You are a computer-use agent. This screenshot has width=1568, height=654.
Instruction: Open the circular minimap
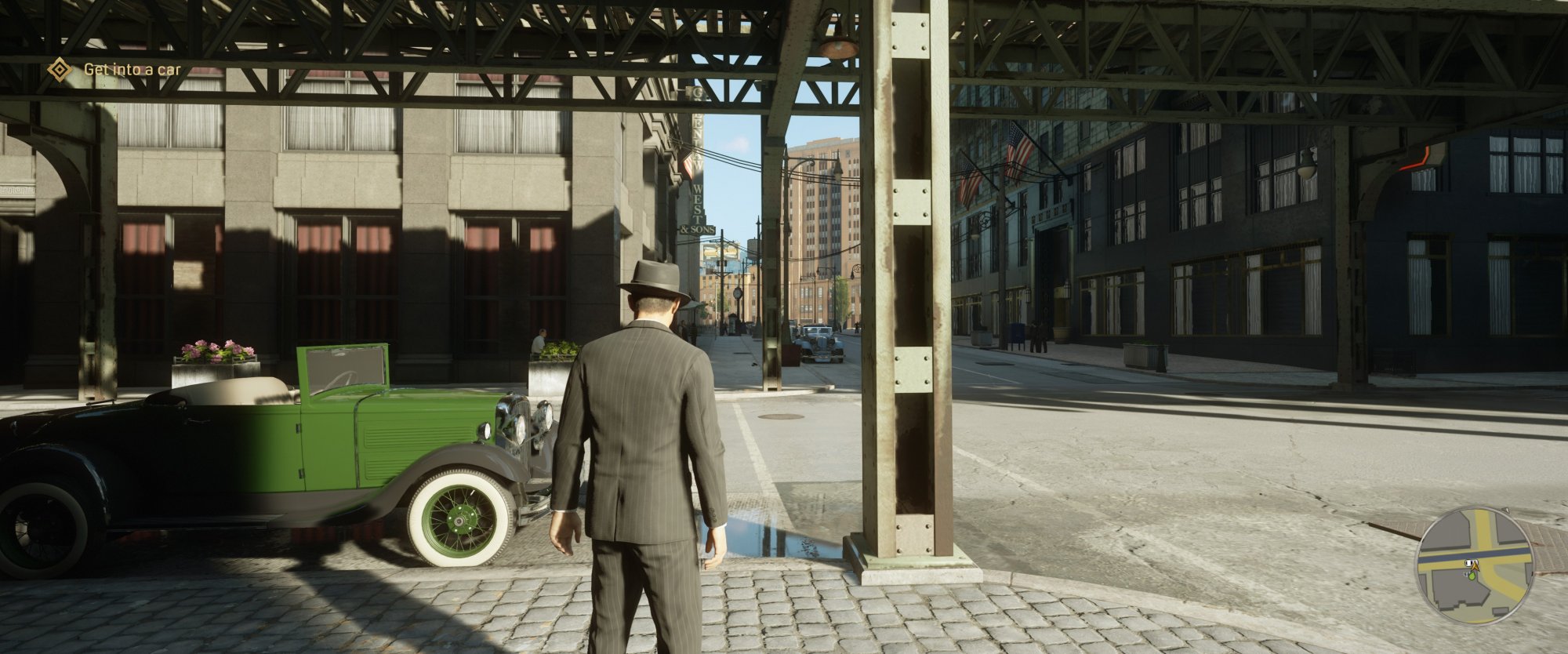[1473, 565]
